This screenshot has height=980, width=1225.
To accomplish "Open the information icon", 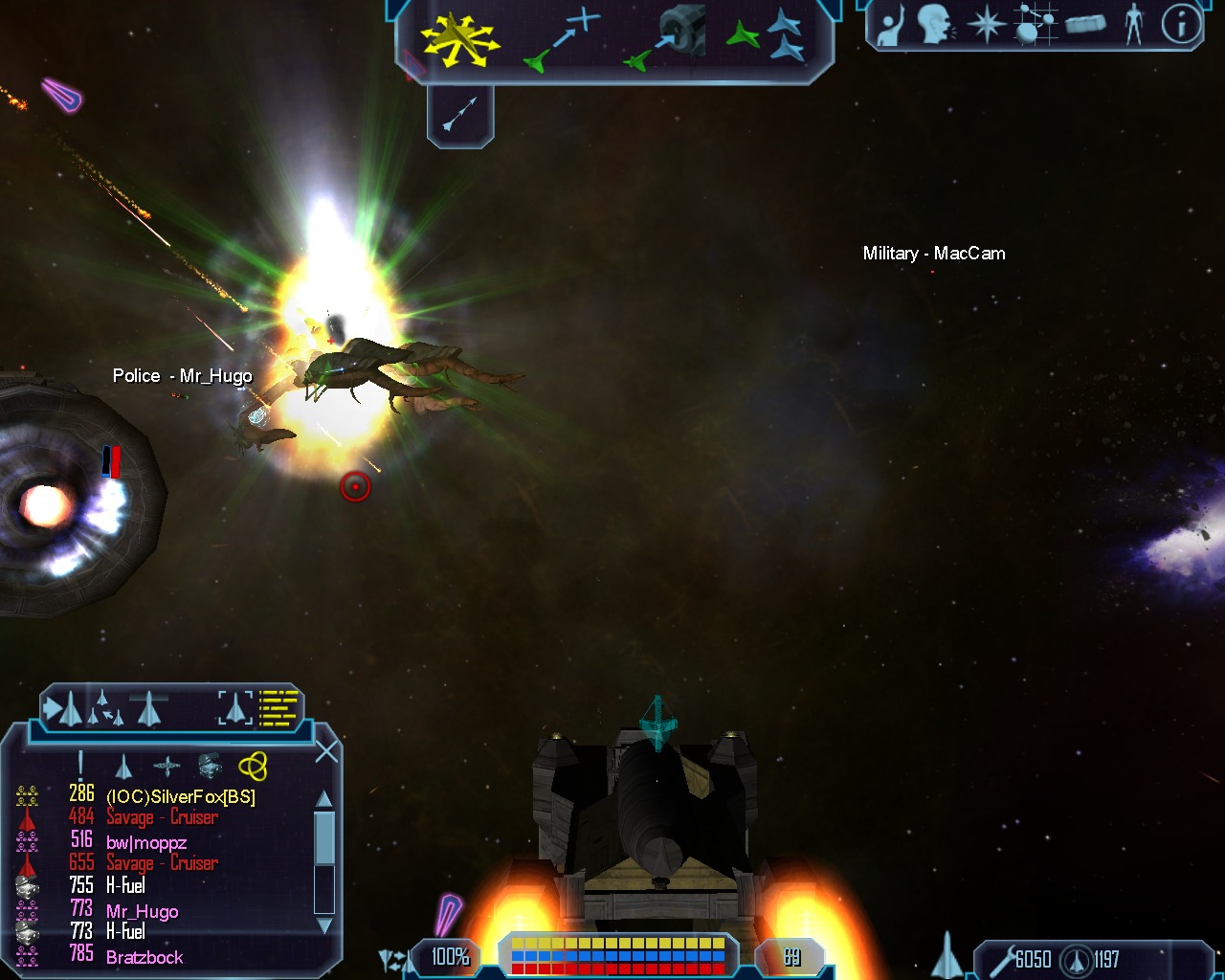I will click(x=1181, y=25).
